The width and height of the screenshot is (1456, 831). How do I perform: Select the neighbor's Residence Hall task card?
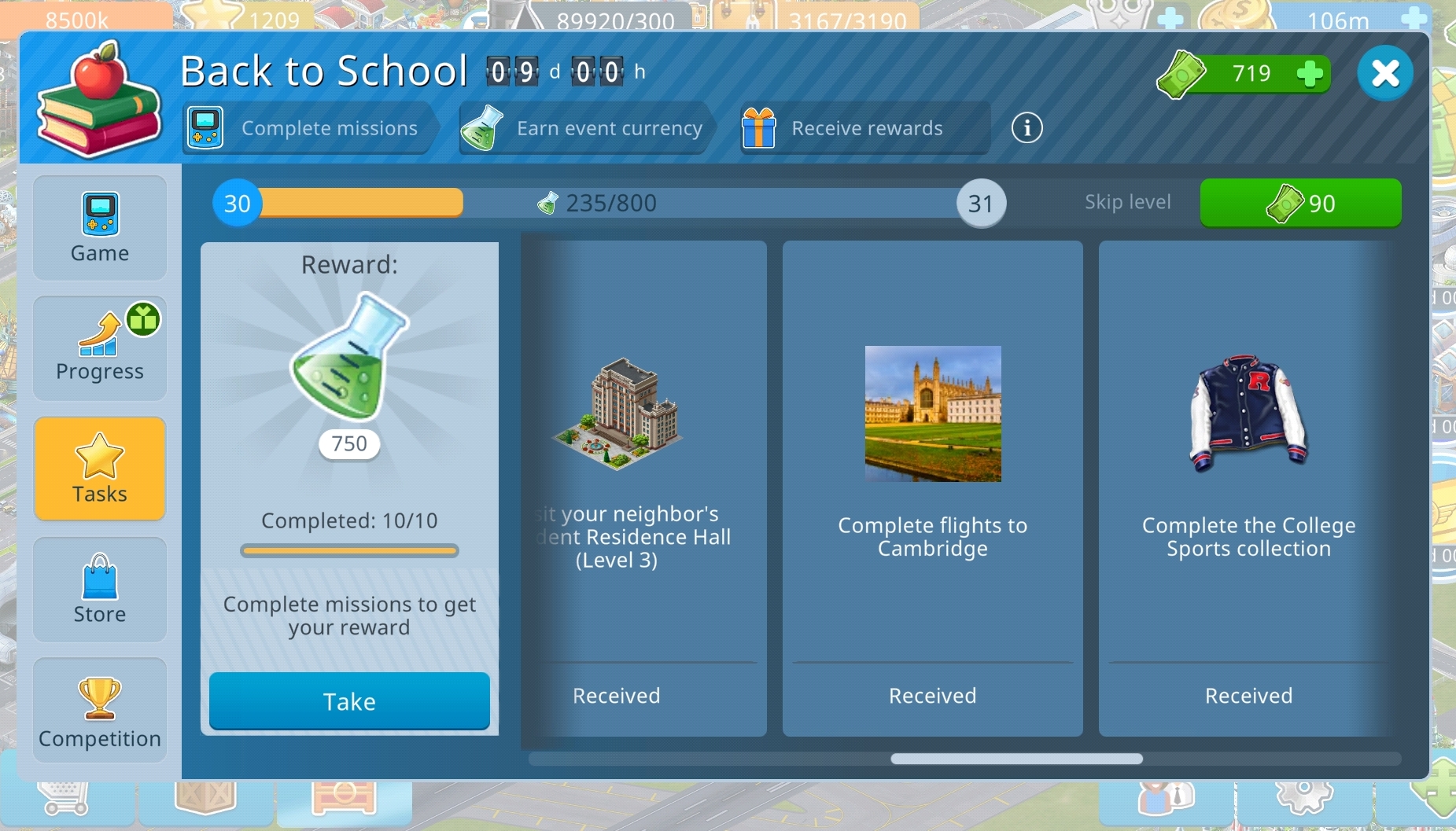click(x=645, y=487)
